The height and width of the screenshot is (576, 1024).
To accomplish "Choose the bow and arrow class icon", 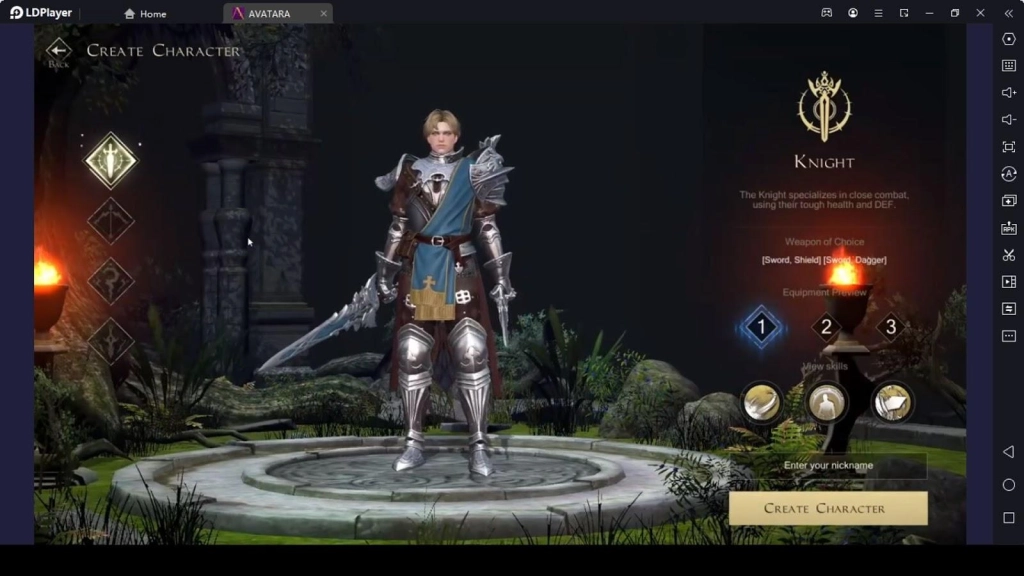I will pyautogui.click(x=110, y=221).
